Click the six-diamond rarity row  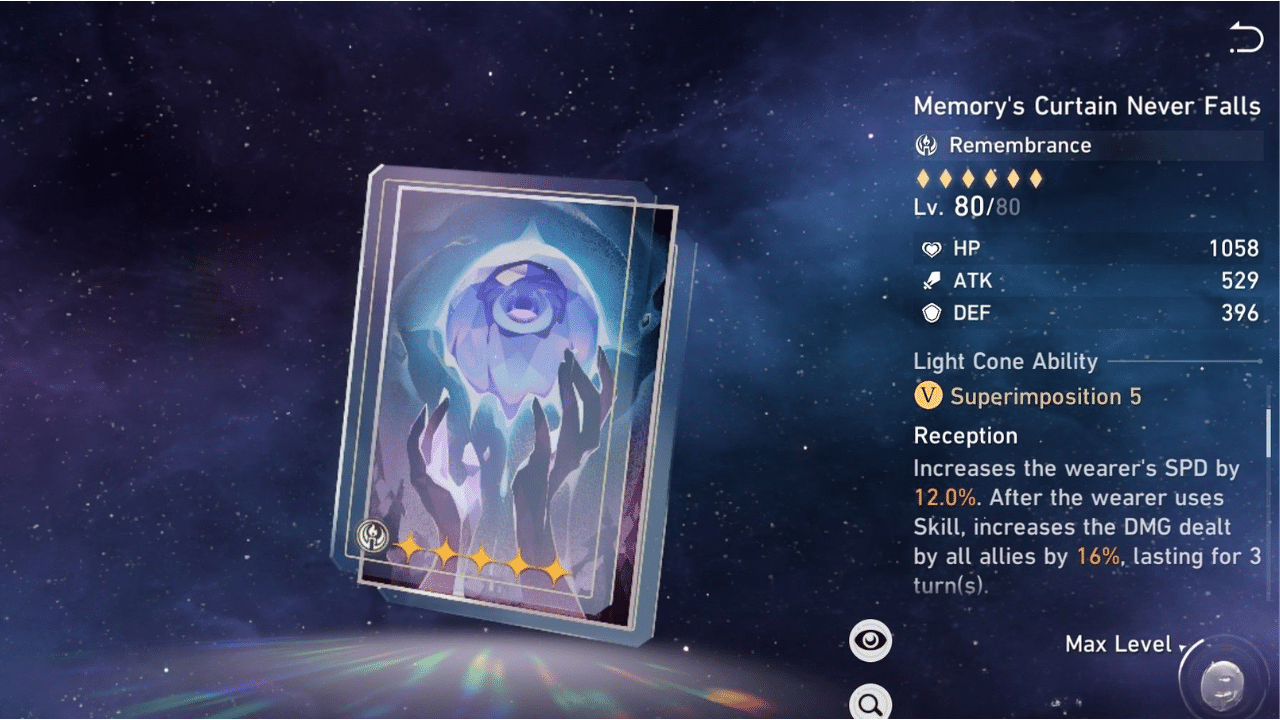[980, 178]
